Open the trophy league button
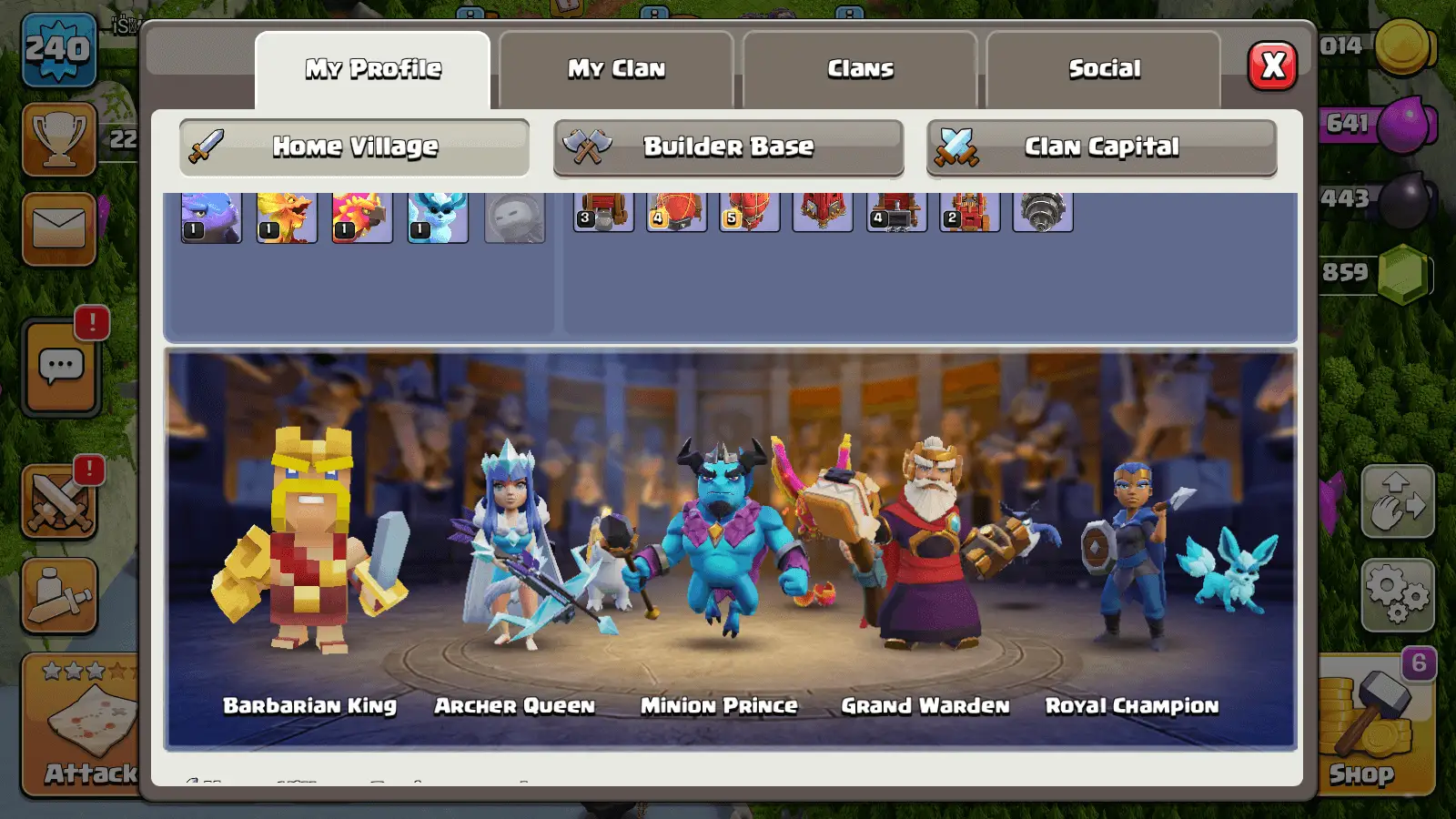Screen dimensions: 1456x819 [x=59, y=138]
